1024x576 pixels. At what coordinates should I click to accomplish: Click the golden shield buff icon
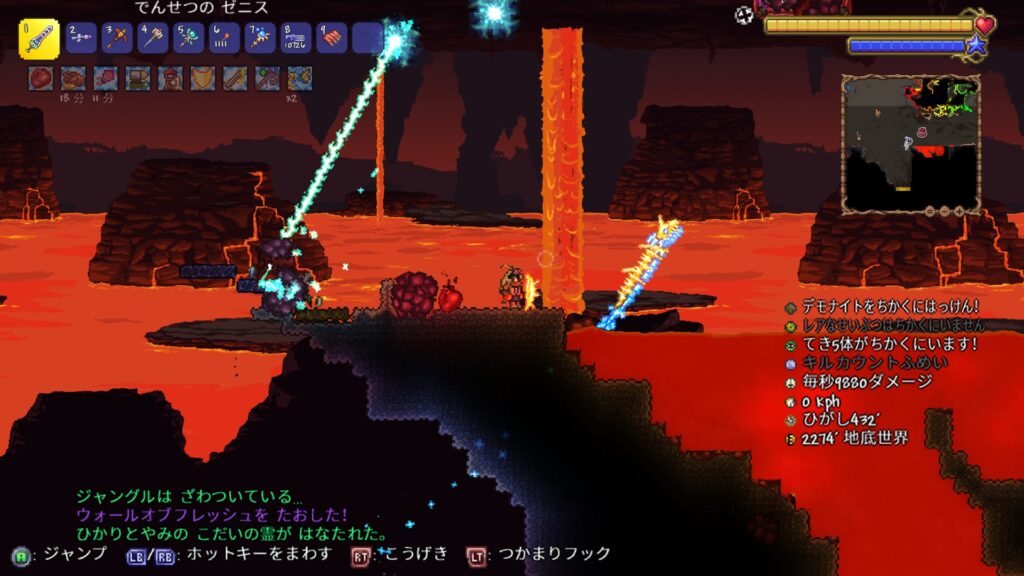pyautogui.click(x=203, y=78)
